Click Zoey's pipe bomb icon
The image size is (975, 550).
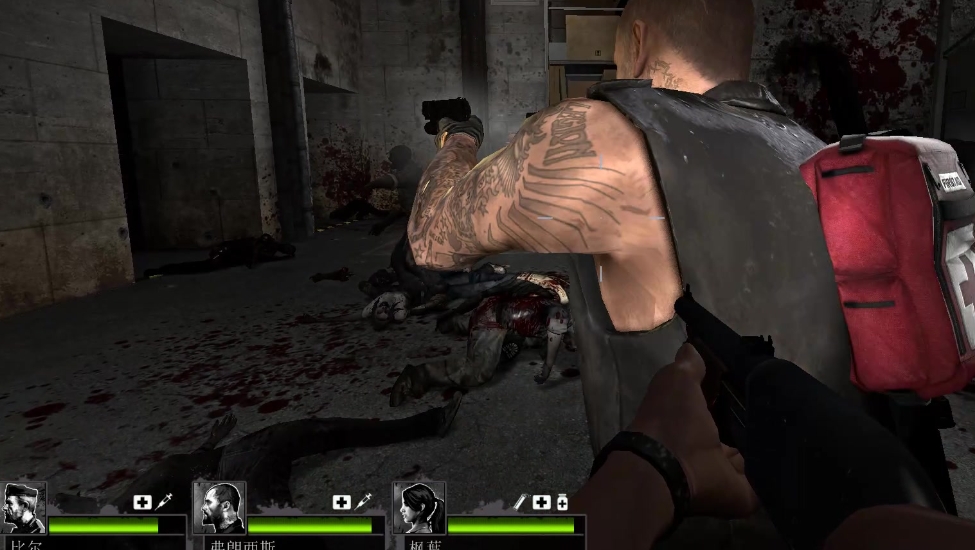click(520, 502)
